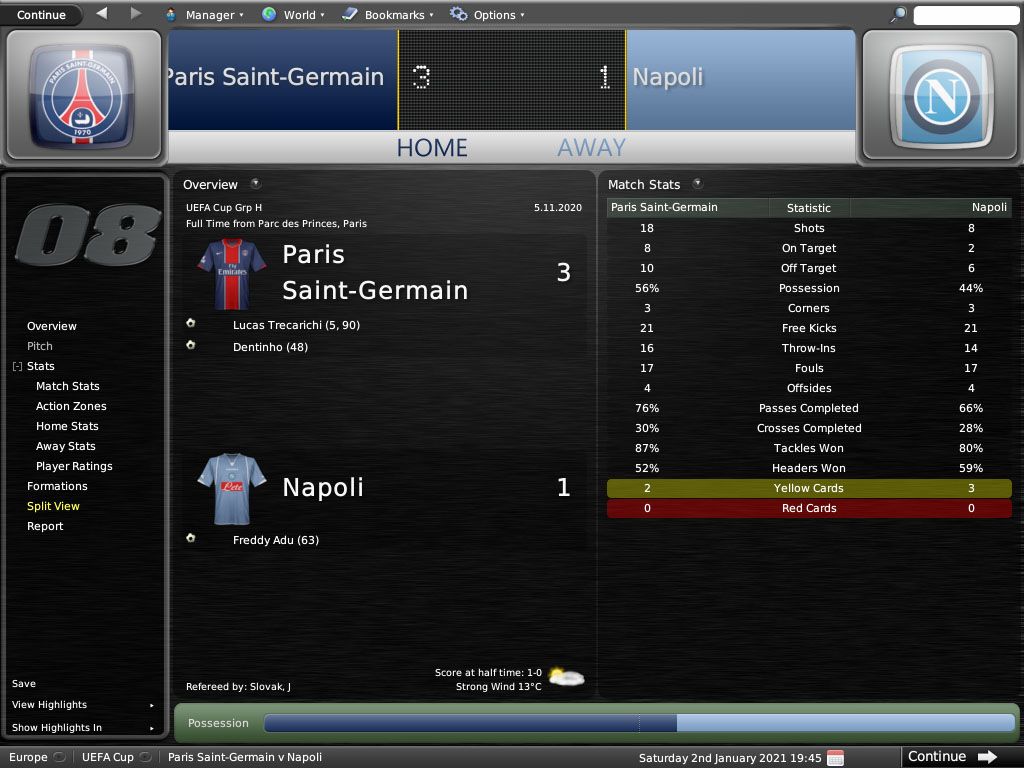The image size is (1024, 768).
Task: Open the Formations view
Action: [x=57, y=486]
